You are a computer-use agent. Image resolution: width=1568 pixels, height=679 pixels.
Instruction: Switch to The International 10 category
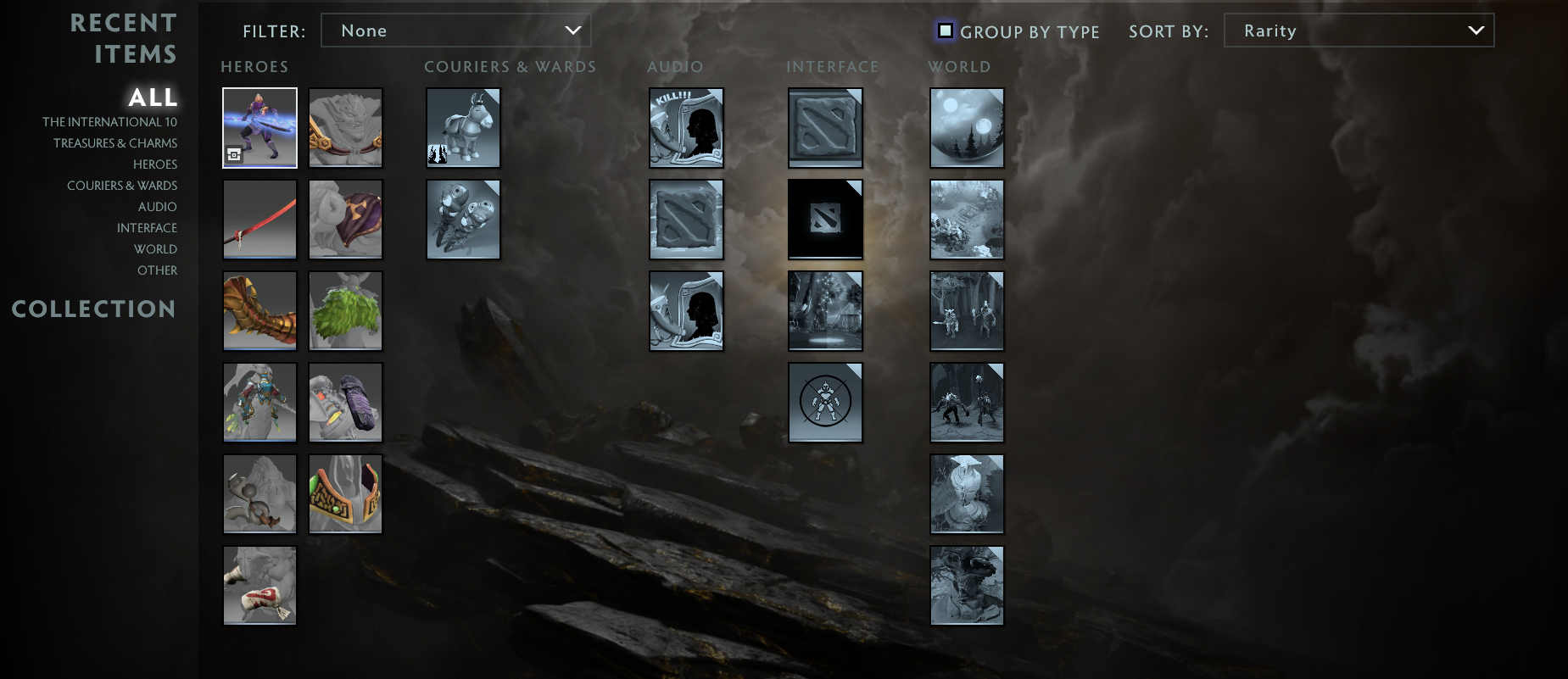coord(109,121)
